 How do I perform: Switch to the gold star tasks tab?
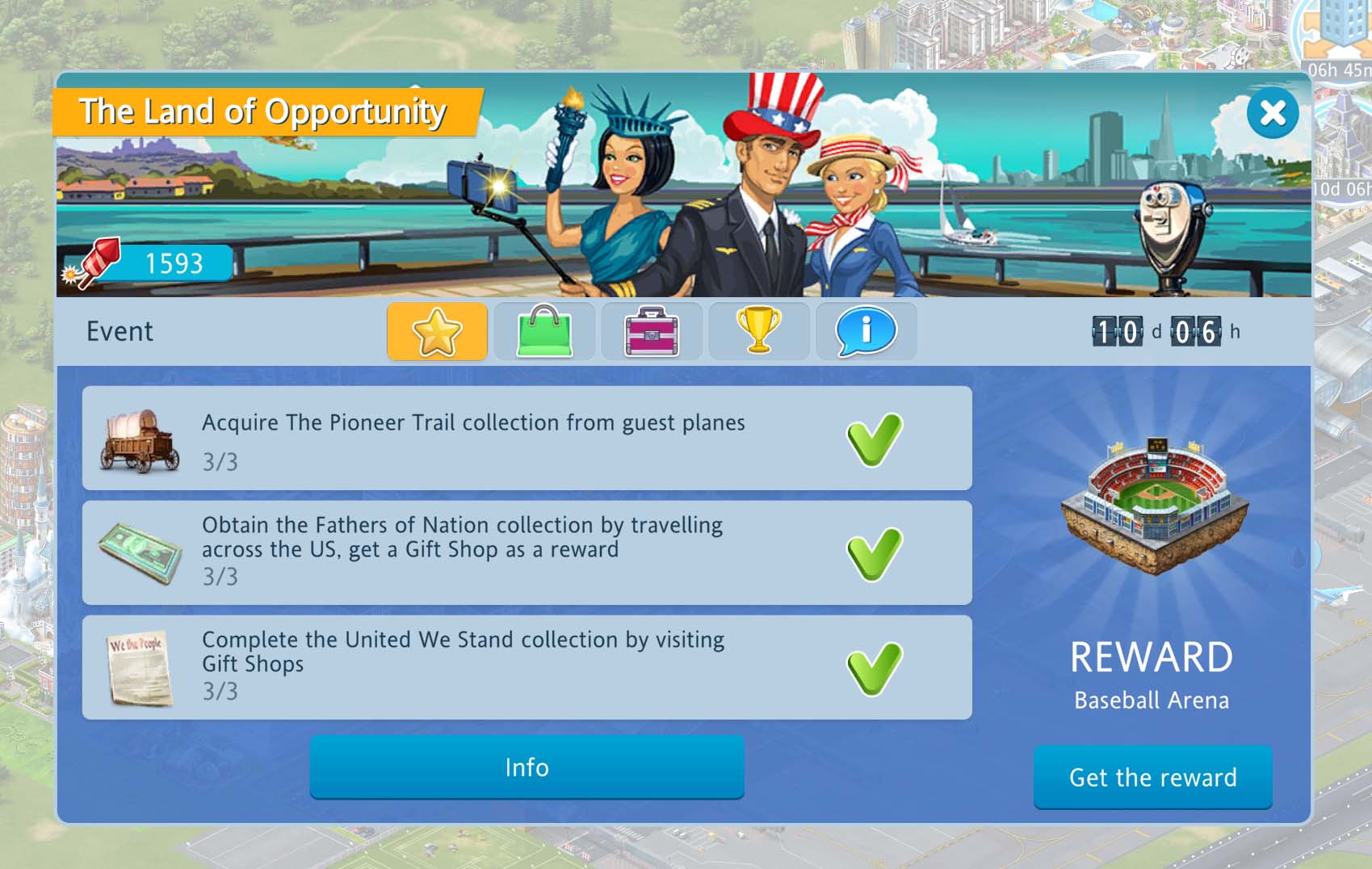coord(437,331)
